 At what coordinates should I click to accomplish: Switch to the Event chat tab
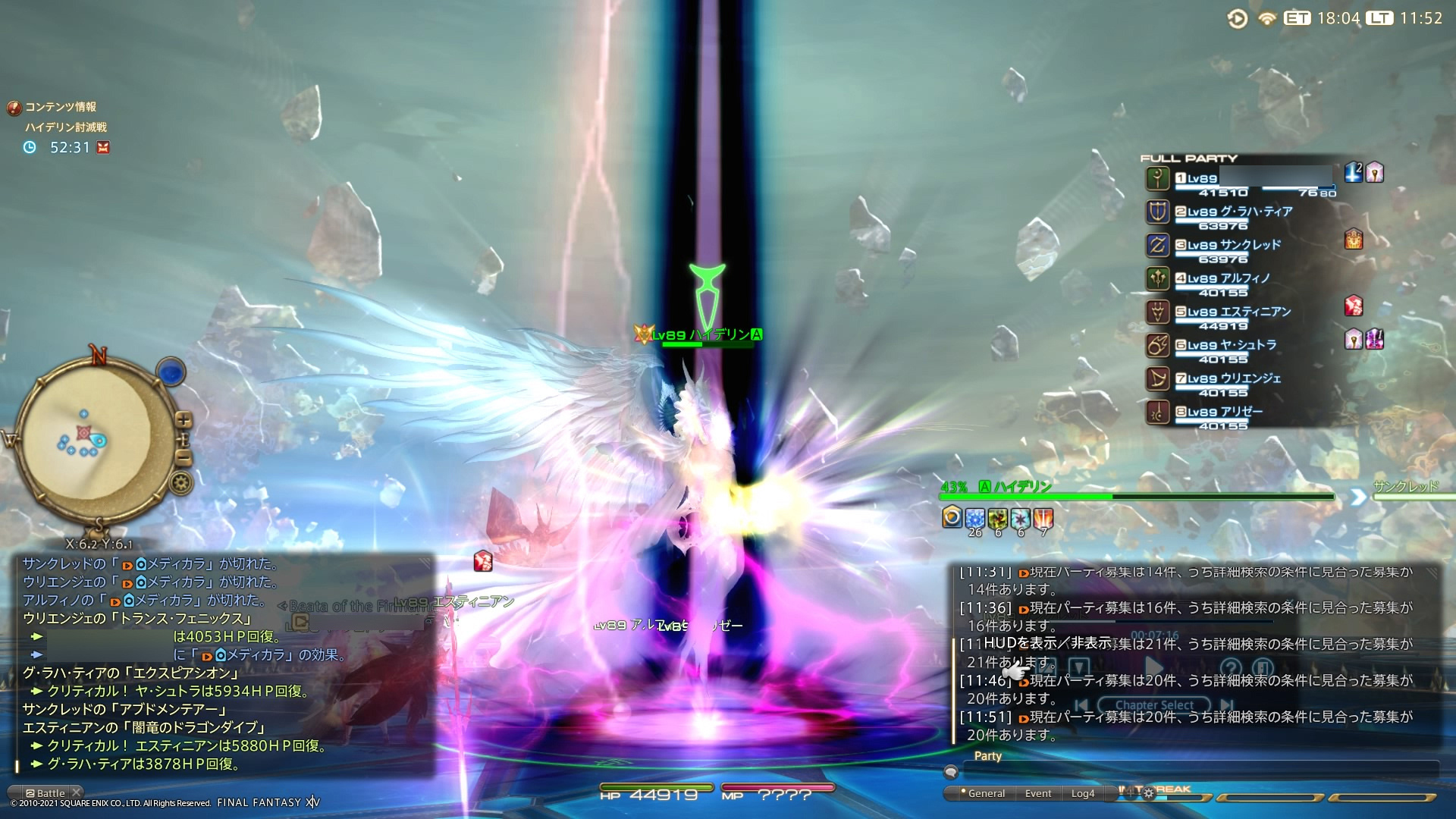tap(1038, 794)
